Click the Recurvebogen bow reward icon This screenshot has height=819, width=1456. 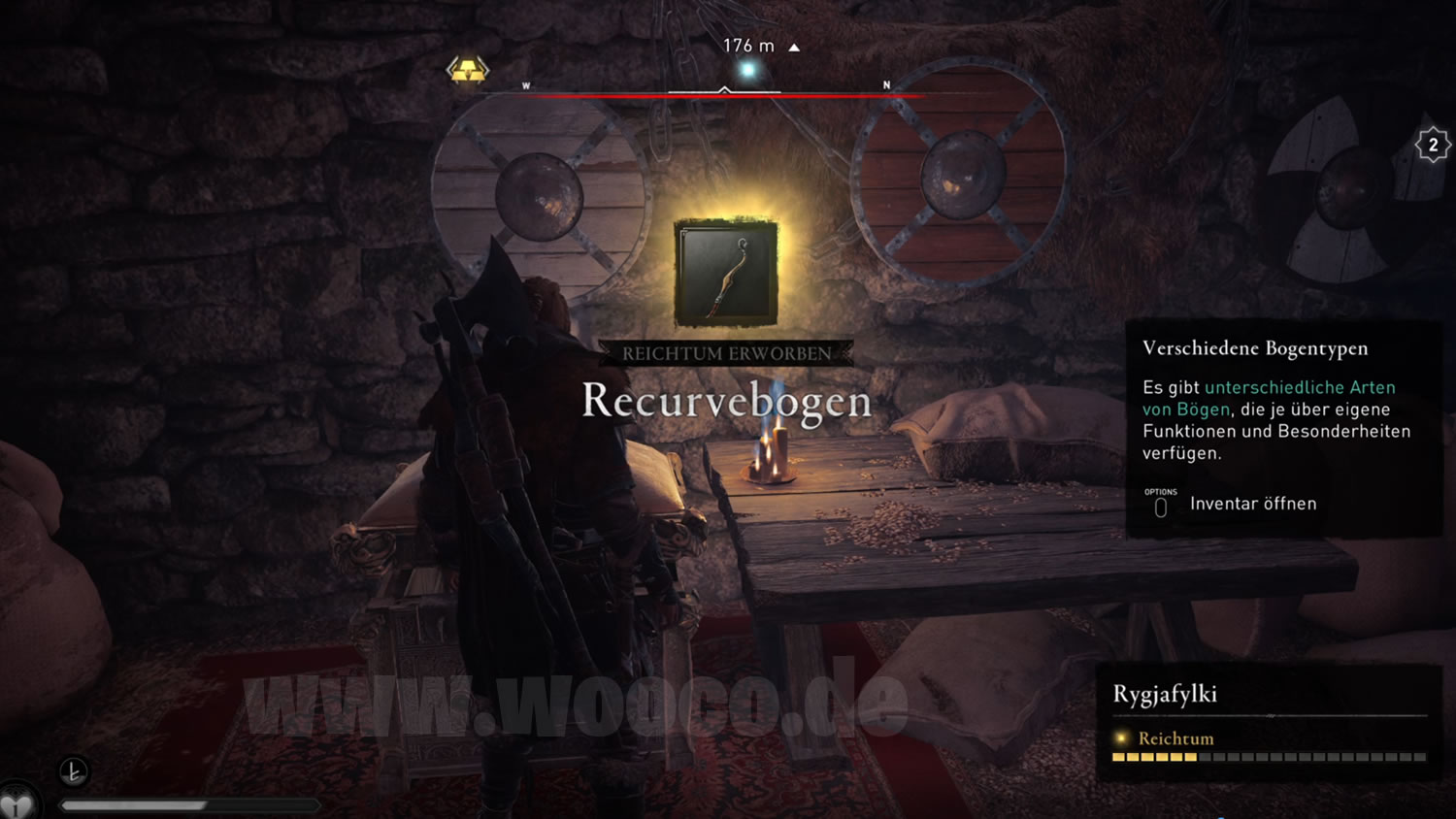pyautogui.click(x=726, y=273)
